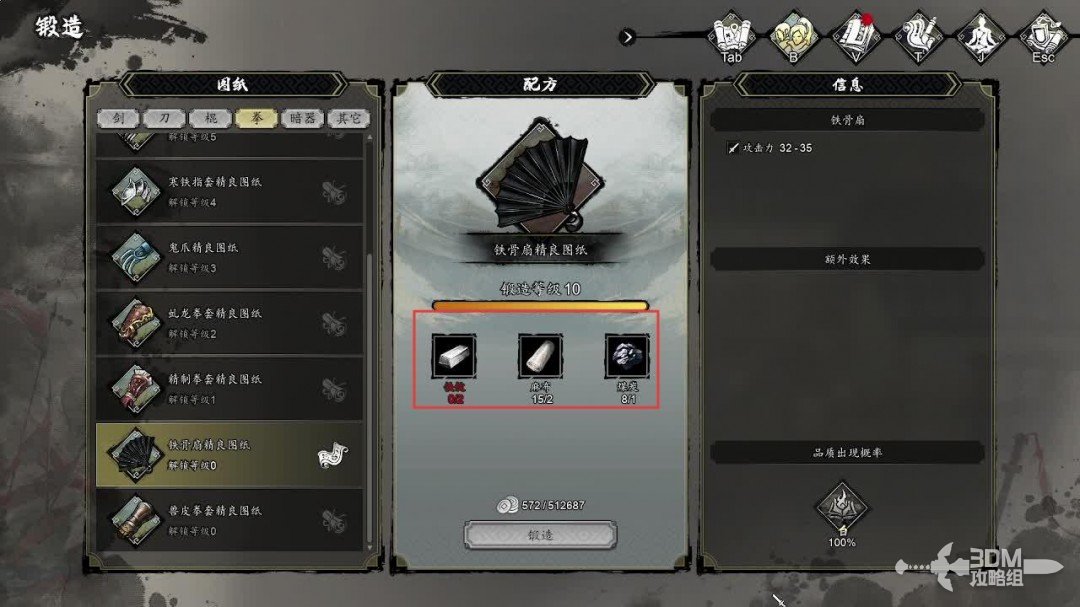Pick the 精制拳套精良图纸 blueprint
This screenshot has width=1080, height=607.
click(x=229, y=388)
